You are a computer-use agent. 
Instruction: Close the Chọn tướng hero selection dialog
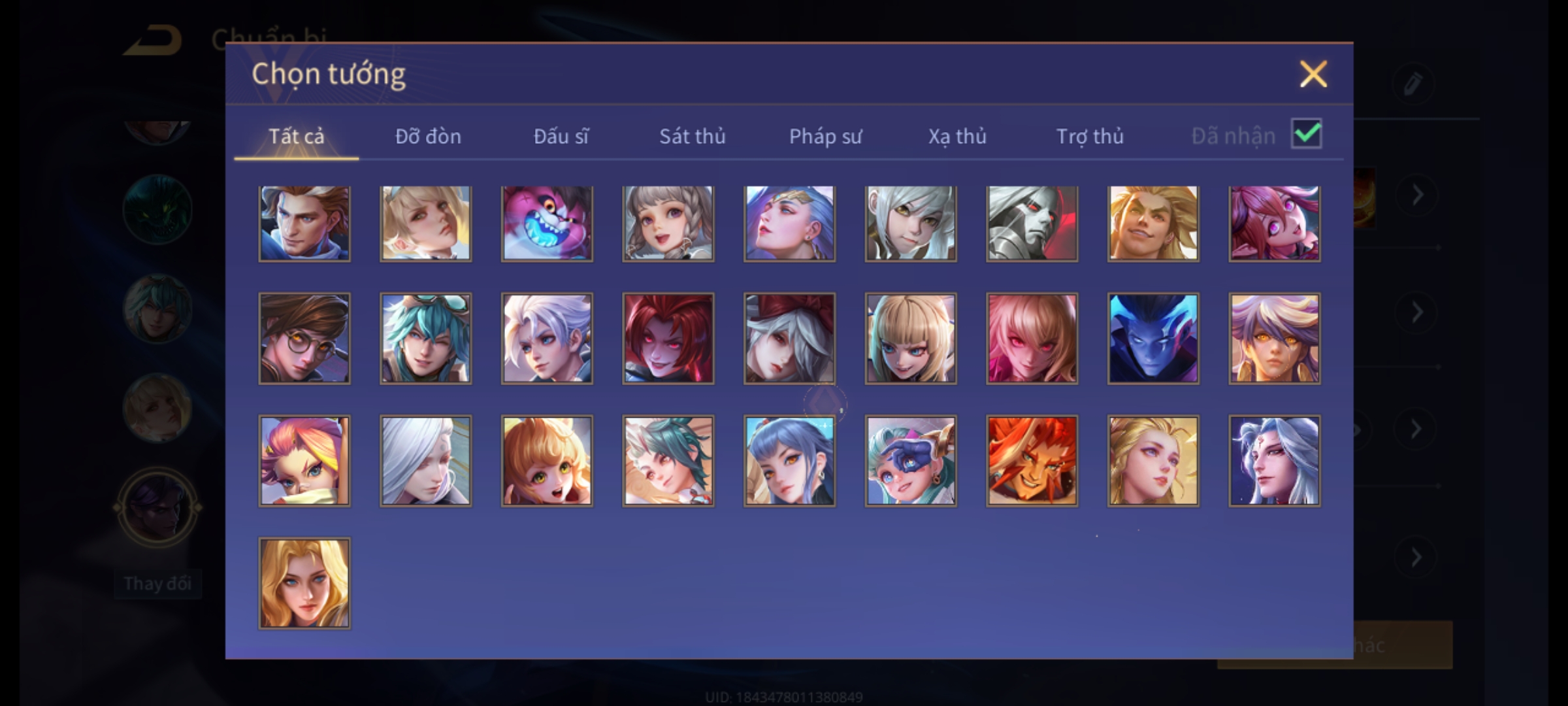click(x=1313, y=74)
